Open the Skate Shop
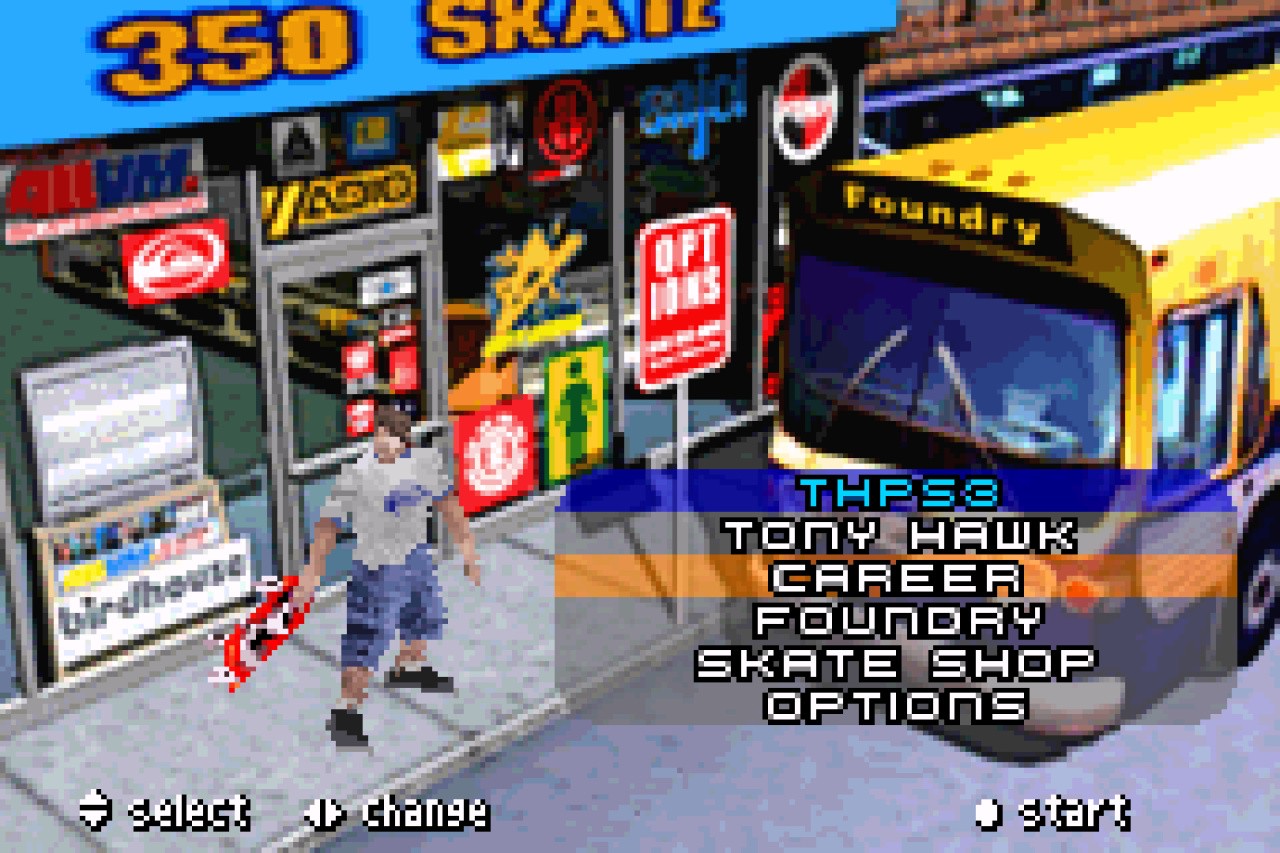The width and height of the screenshot is (1280, 853). click(x=897, y=662)
